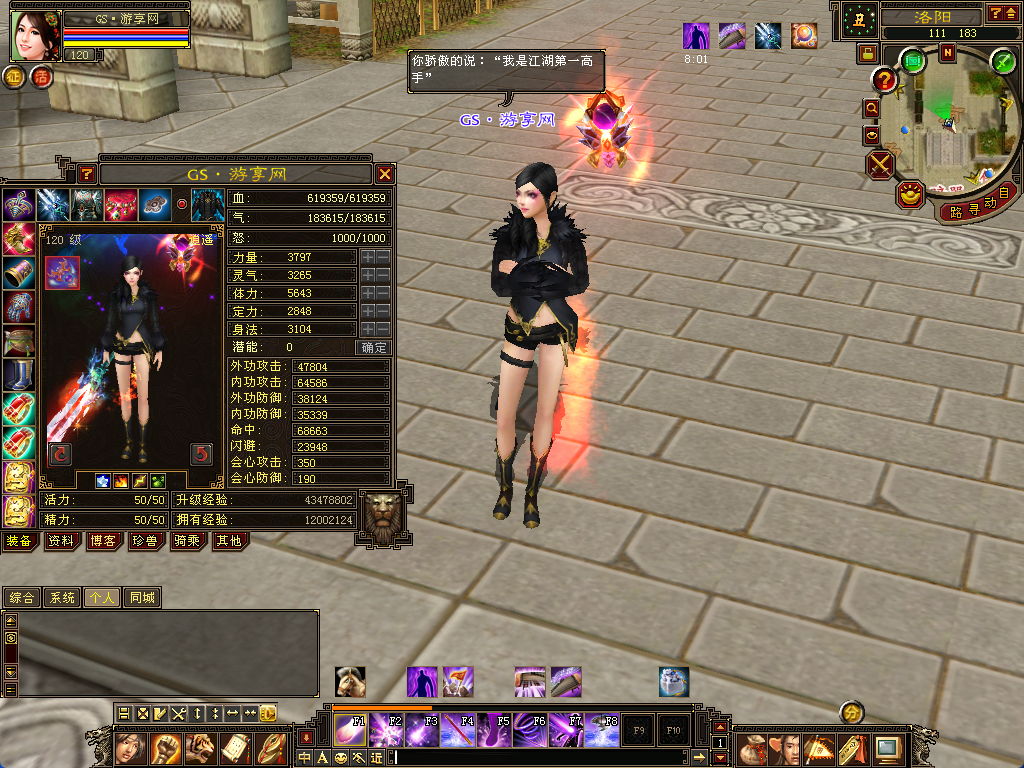
Task: Switch chat to the 系统 channel
Action: (62, 598)
